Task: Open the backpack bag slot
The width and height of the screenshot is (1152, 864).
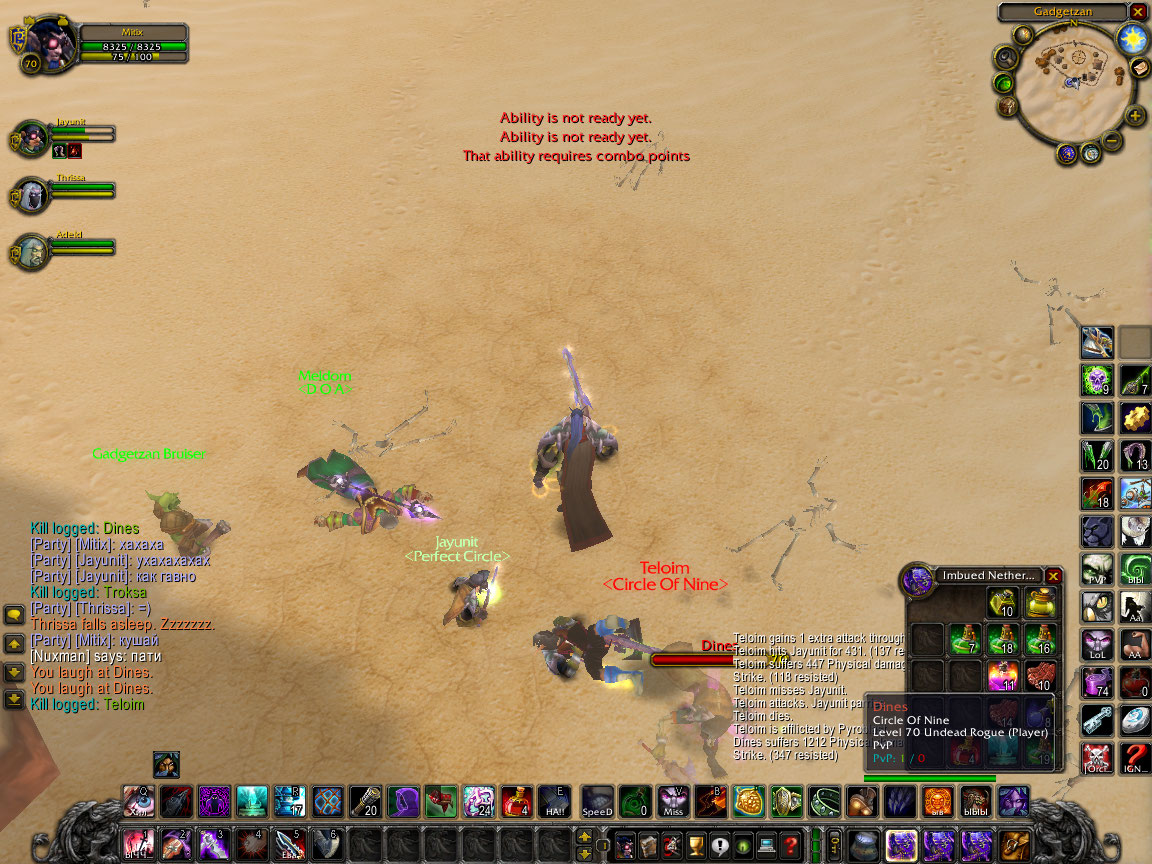Action: (1015, 846)
